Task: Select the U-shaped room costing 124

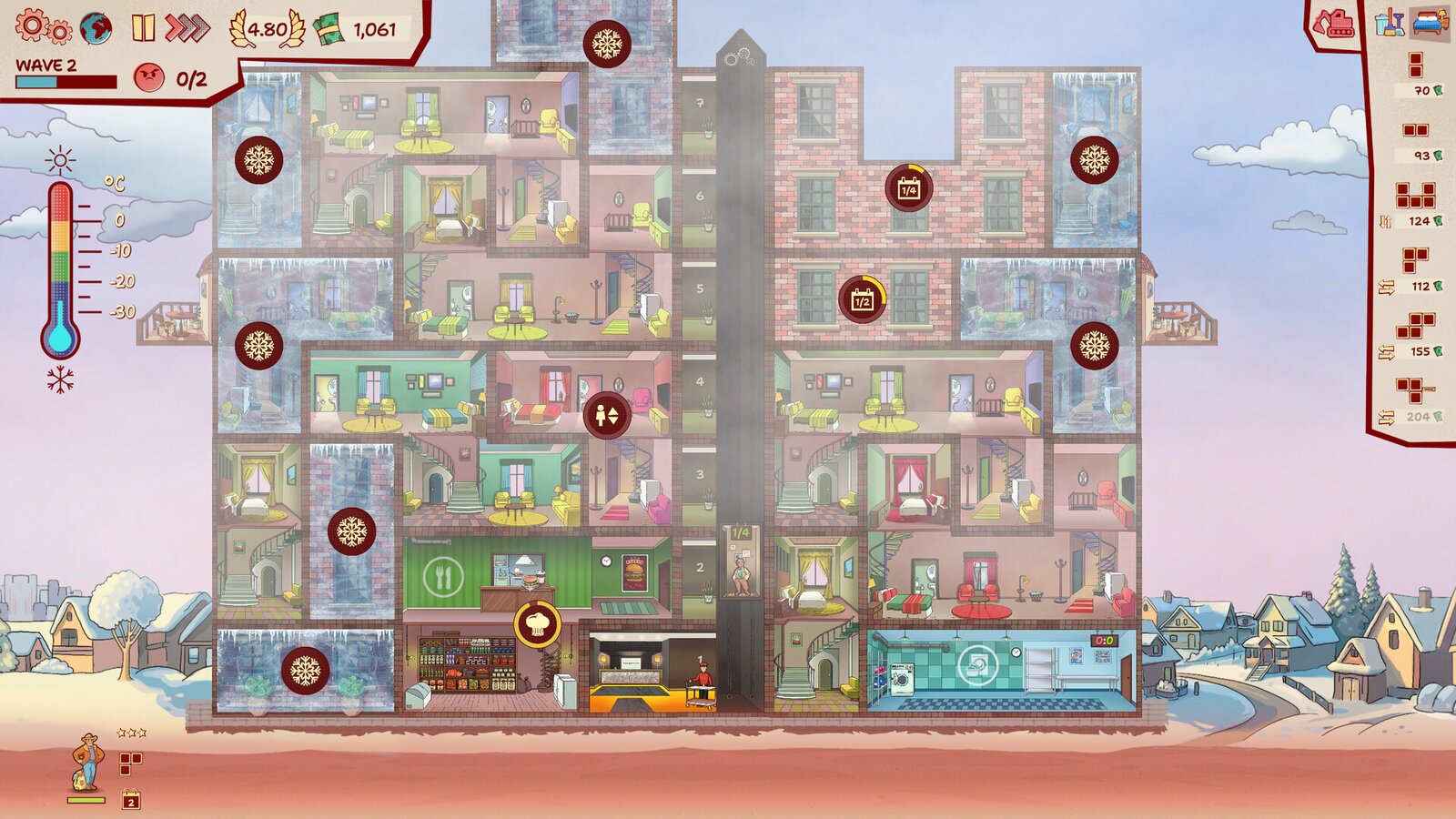Action: tap(1415, 195)
